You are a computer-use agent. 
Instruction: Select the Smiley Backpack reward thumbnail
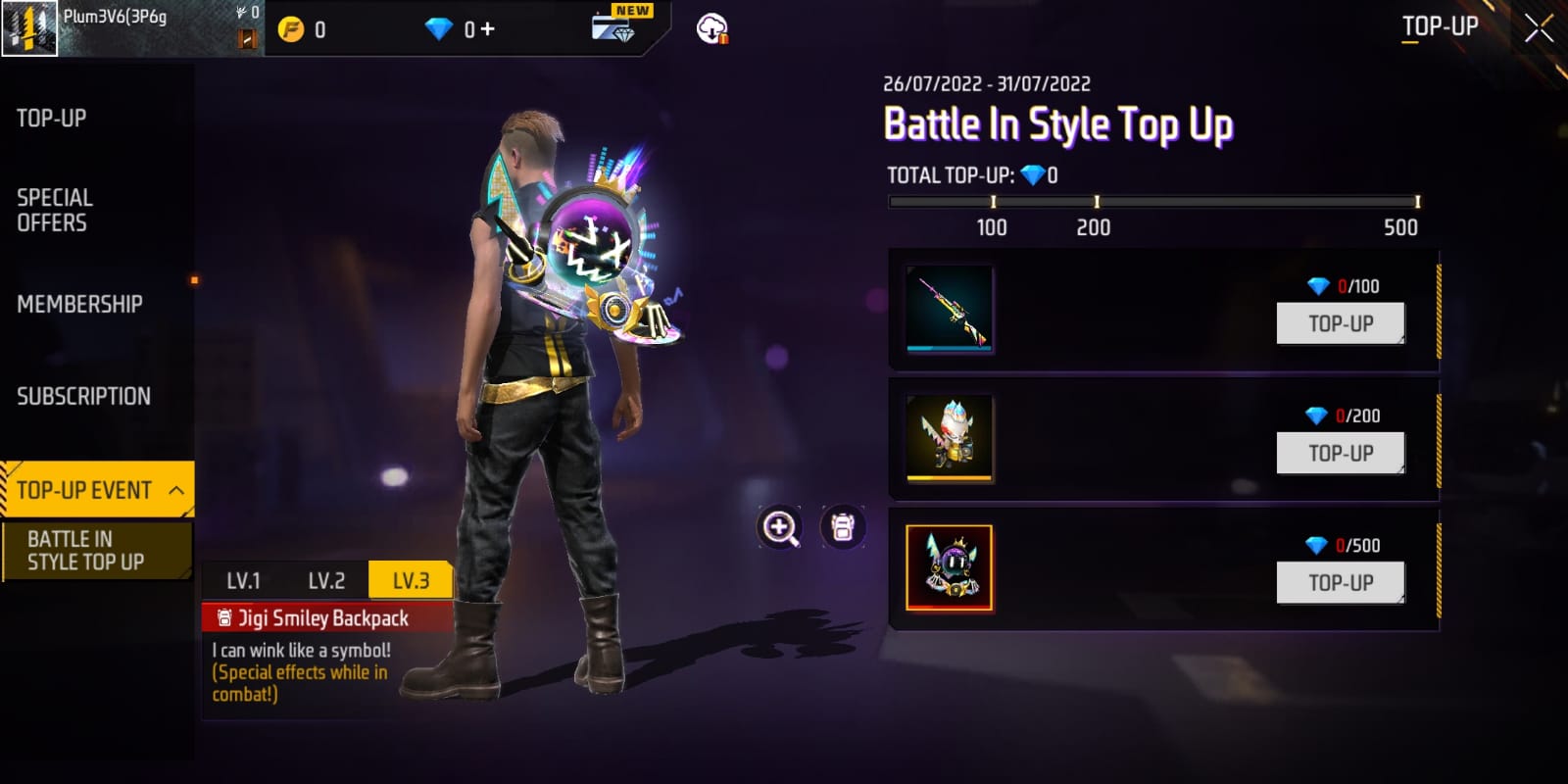(949, 567)
